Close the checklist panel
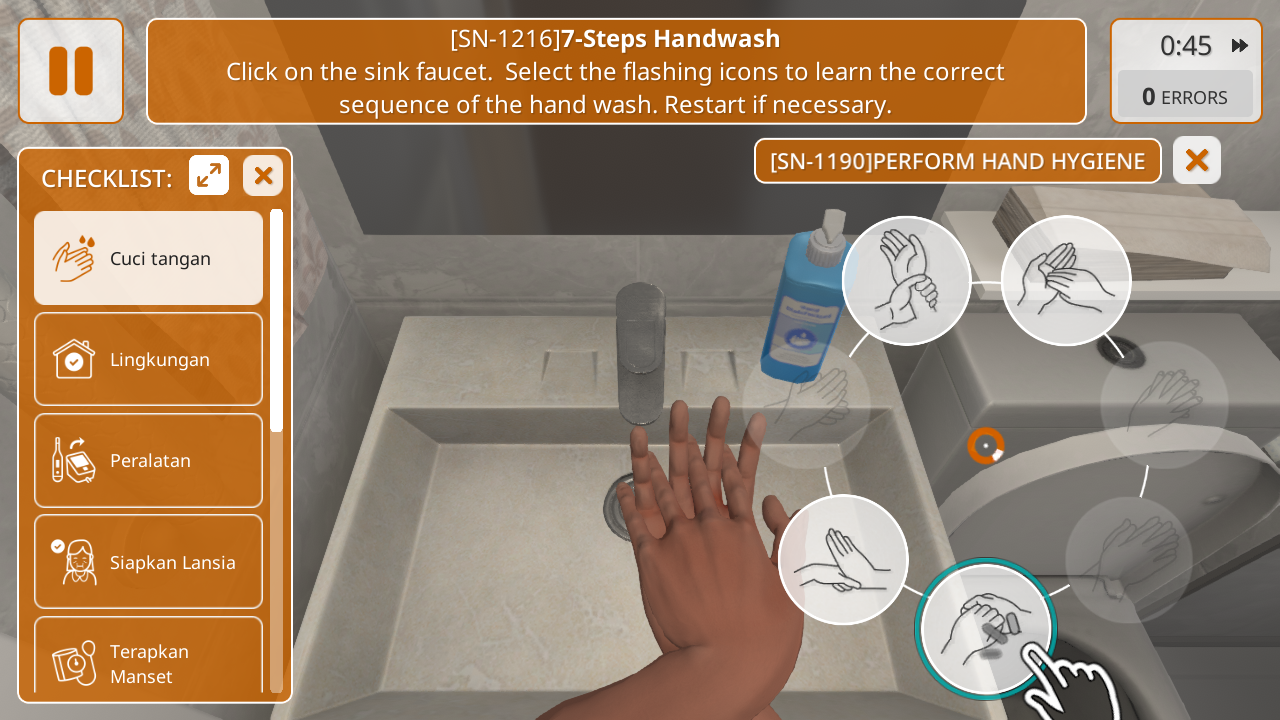The height and width of the screenshot is (720, 1280). point(263,176)
